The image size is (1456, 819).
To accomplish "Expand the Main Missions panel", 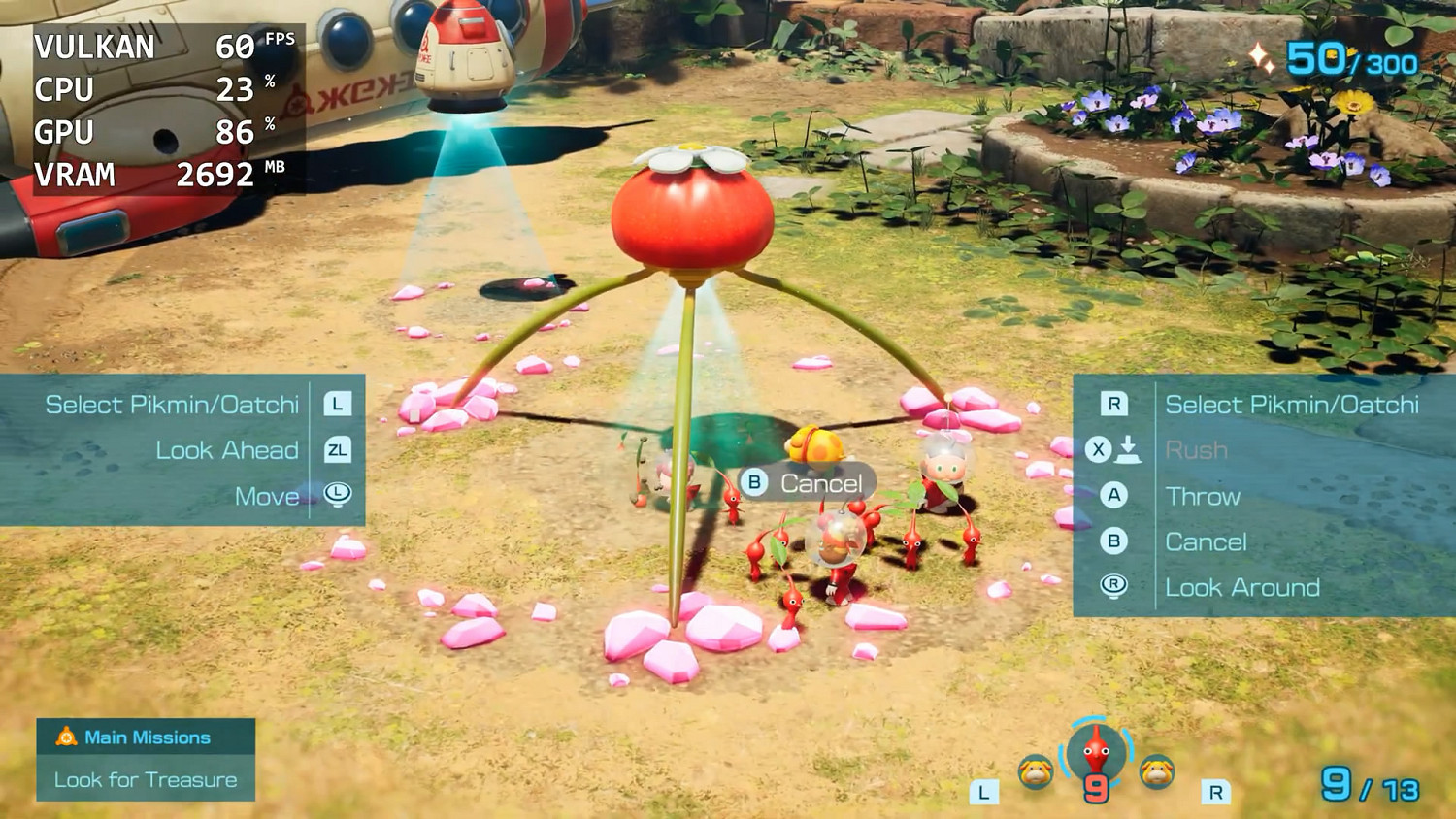I will tap(144, 759).
